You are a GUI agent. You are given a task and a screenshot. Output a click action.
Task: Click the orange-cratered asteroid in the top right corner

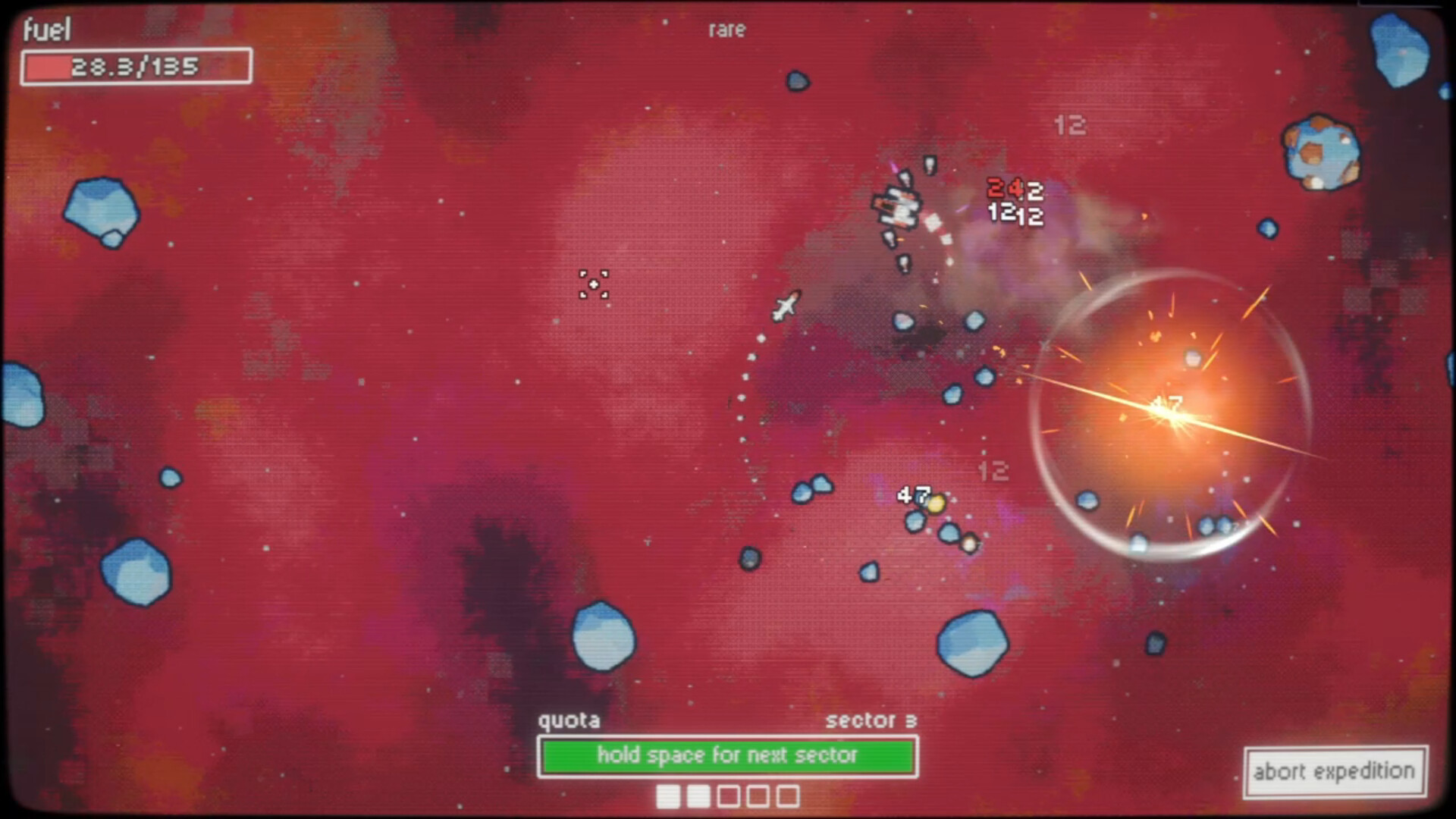(x=1319, y=152)
